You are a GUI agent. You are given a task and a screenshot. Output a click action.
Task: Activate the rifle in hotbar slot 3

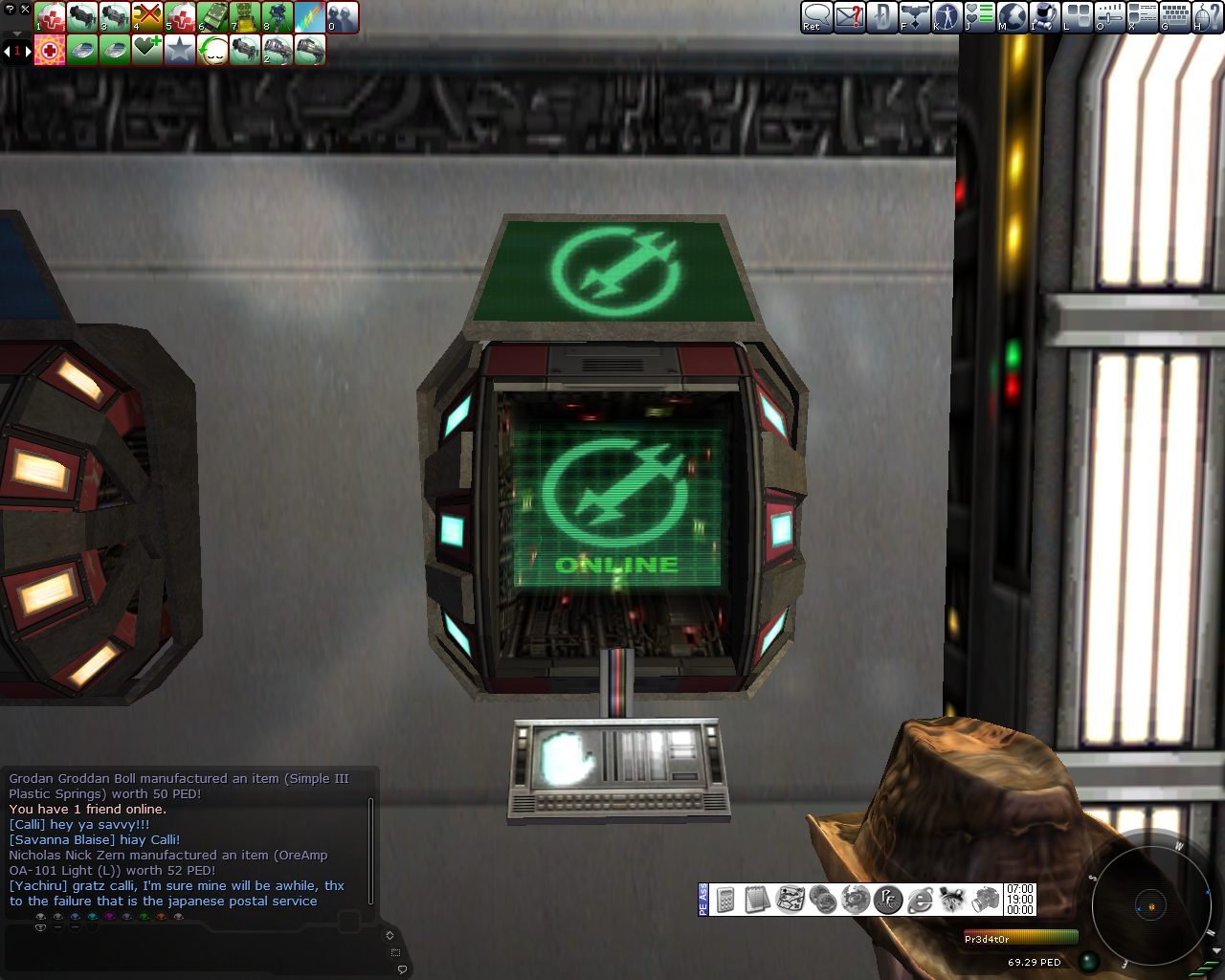(115, 17)
